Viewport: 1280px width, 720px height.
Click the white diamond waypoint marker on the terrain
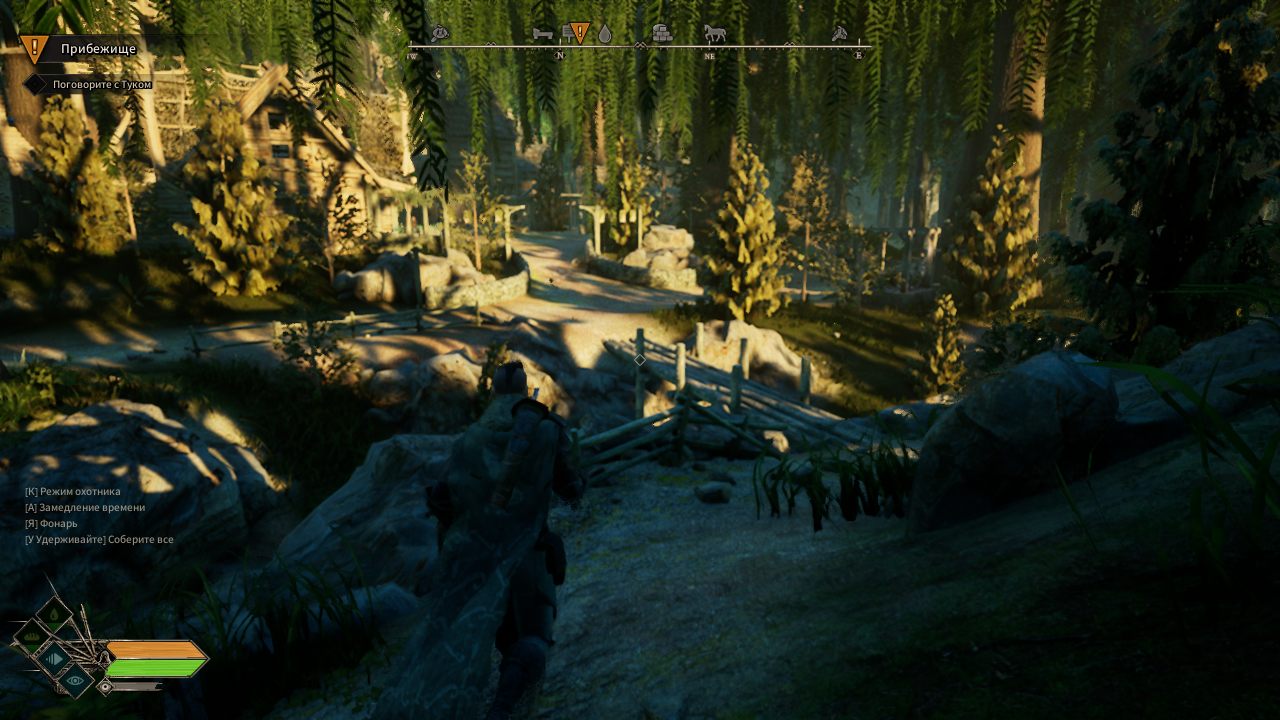[639, 360]
